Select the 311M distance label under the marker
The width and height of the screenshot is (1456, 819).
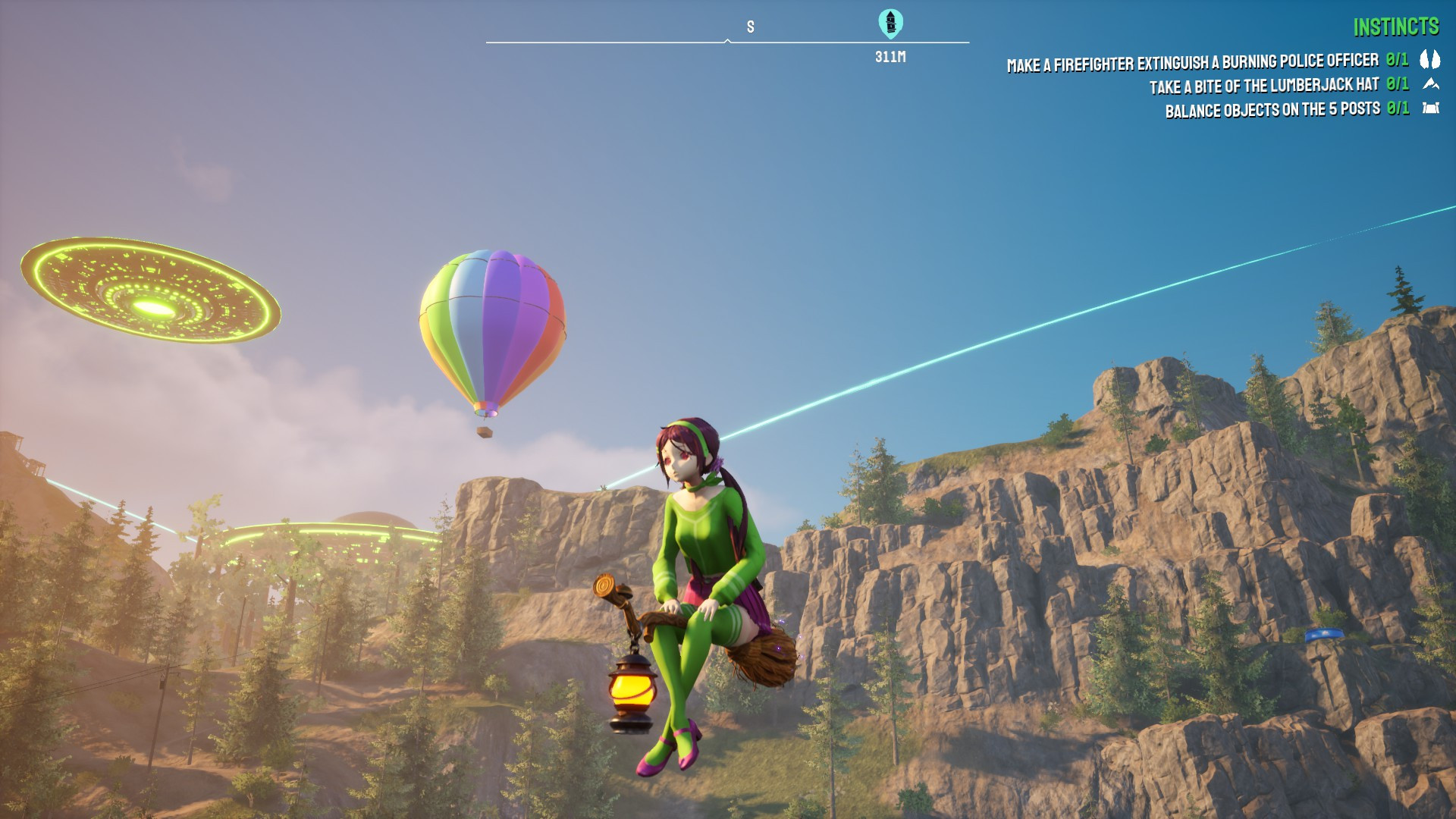click(x=889, y=55)
